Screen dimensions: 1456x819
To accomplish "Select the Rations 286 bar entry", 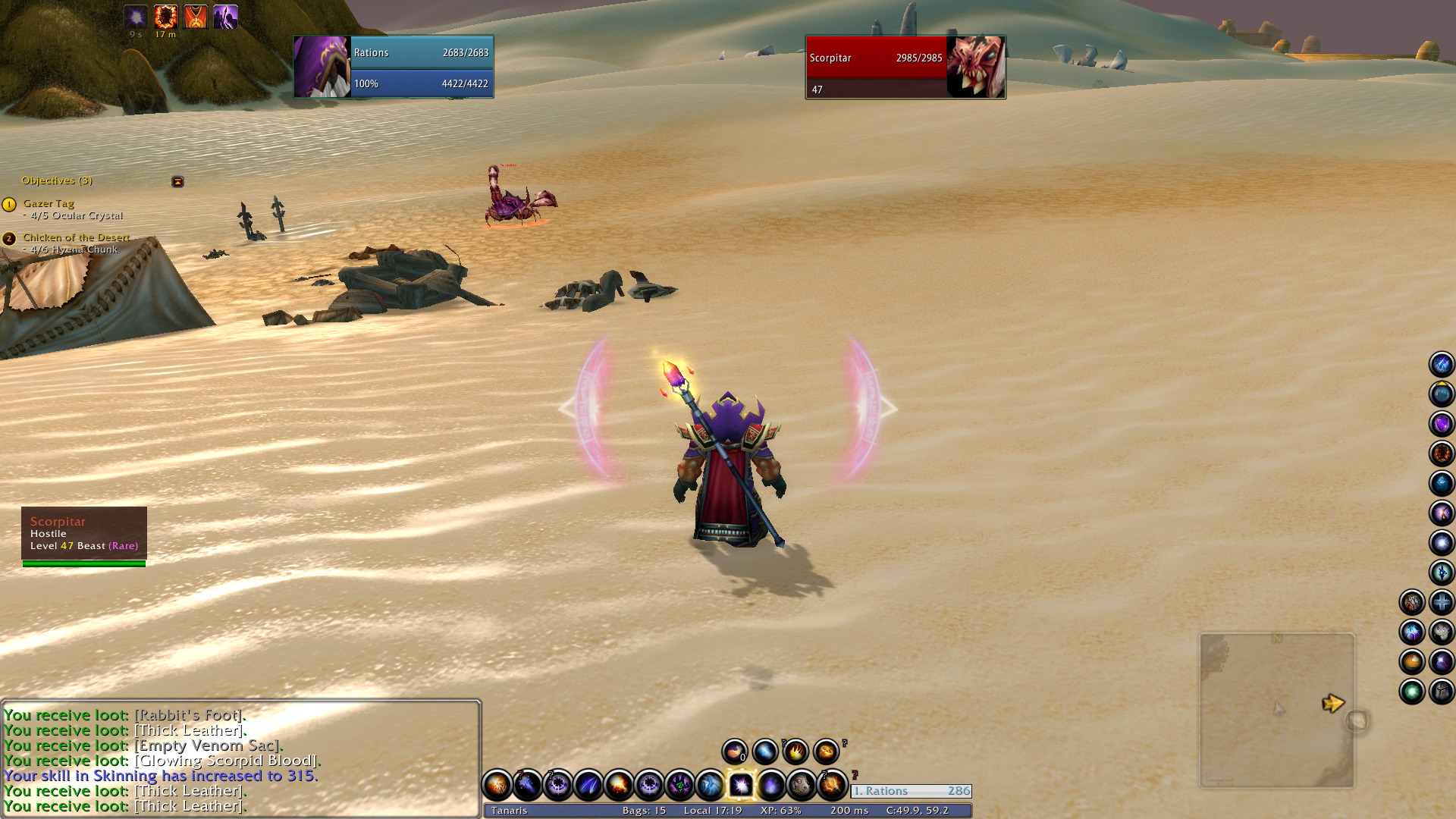I will click(912, 791).
